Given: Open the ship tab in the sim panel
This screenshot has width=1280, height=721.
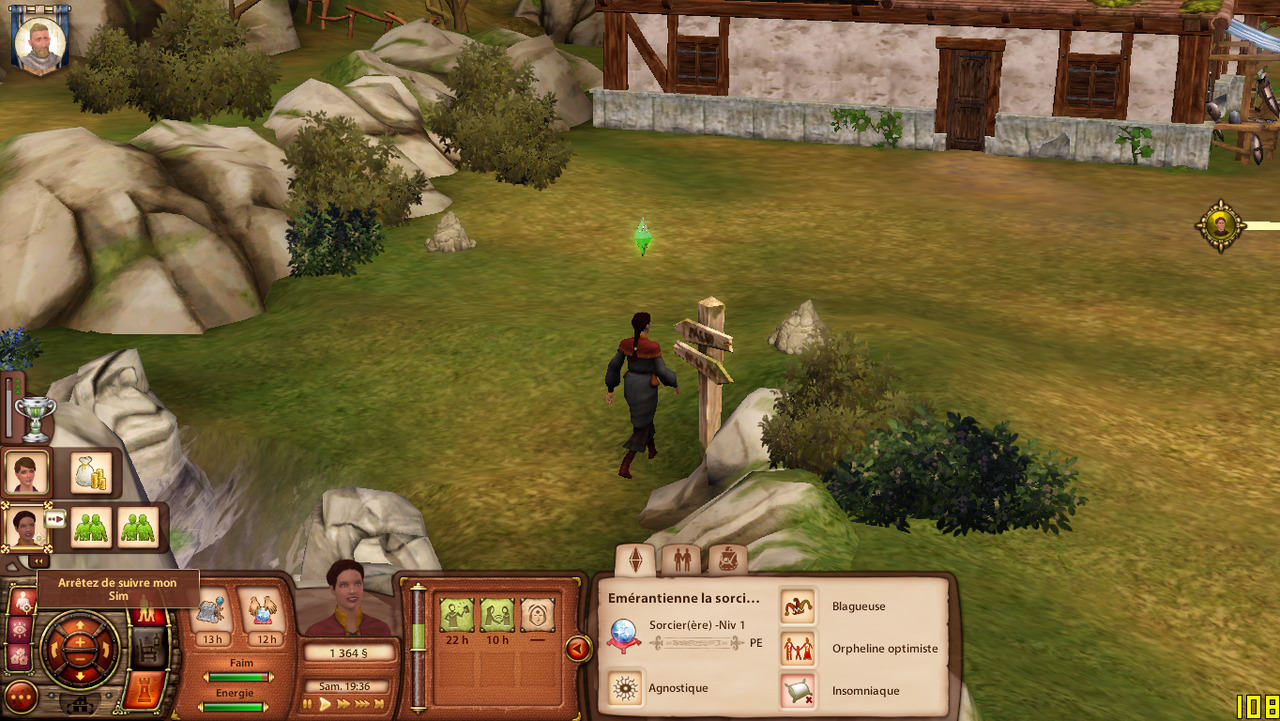Looking at the screenshot, I should click(727, 559).
